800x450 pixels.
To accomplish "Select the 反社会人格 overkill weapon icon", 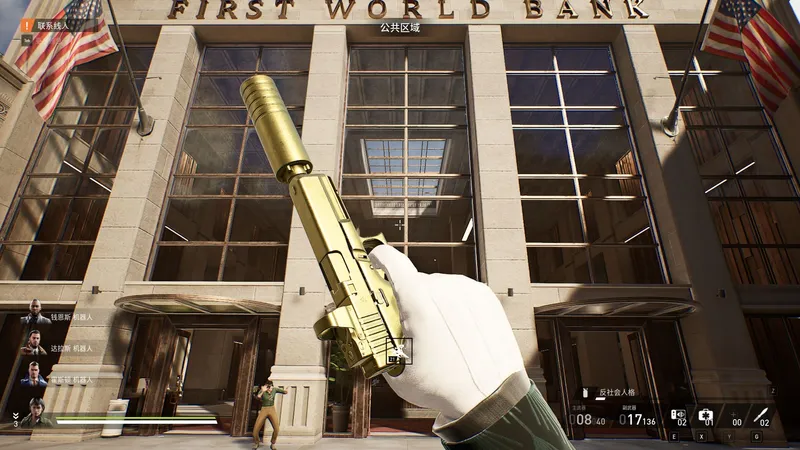I will 587,393.
